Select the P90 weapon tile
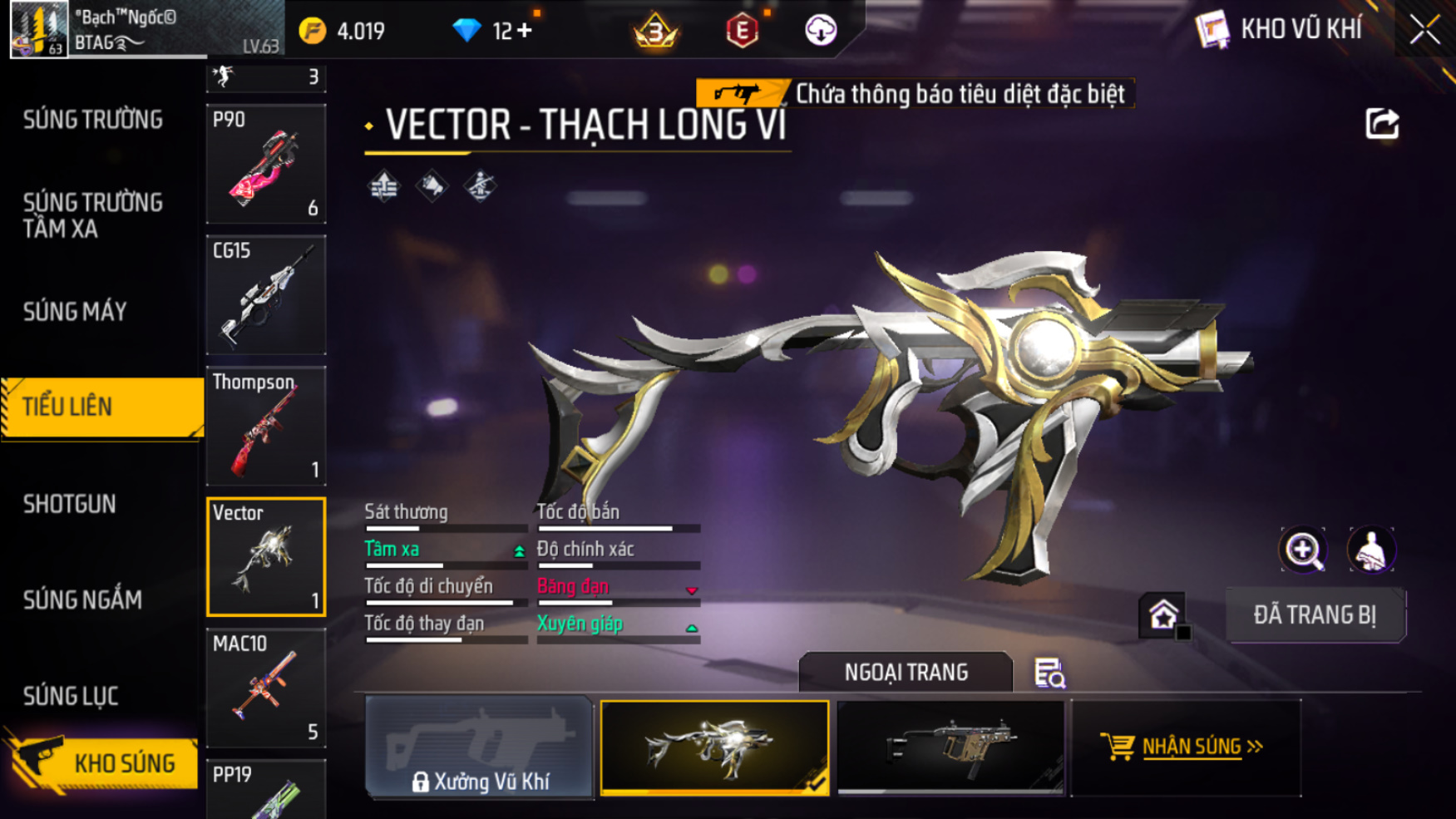 (x=266, y=164)
